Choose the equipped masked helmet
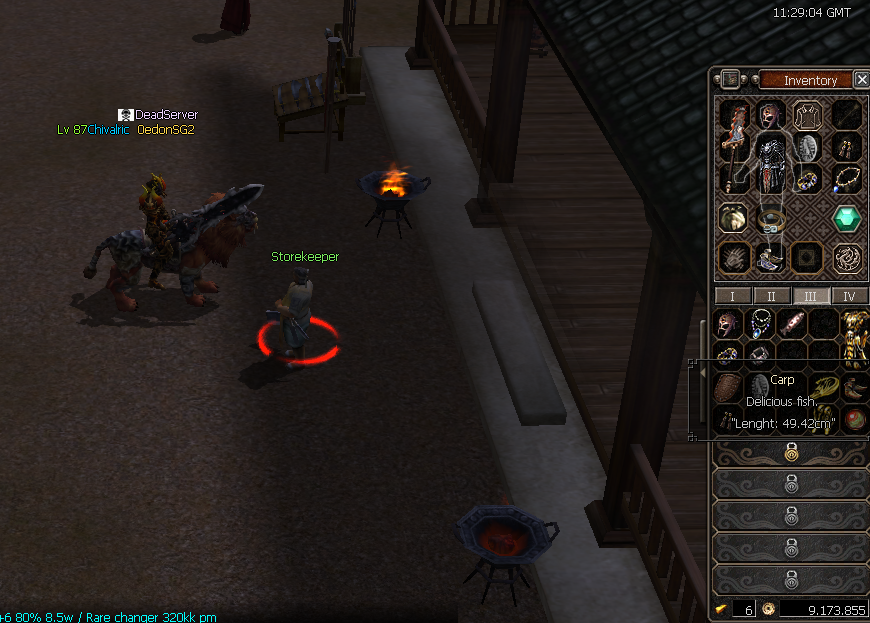 point(769,115)
